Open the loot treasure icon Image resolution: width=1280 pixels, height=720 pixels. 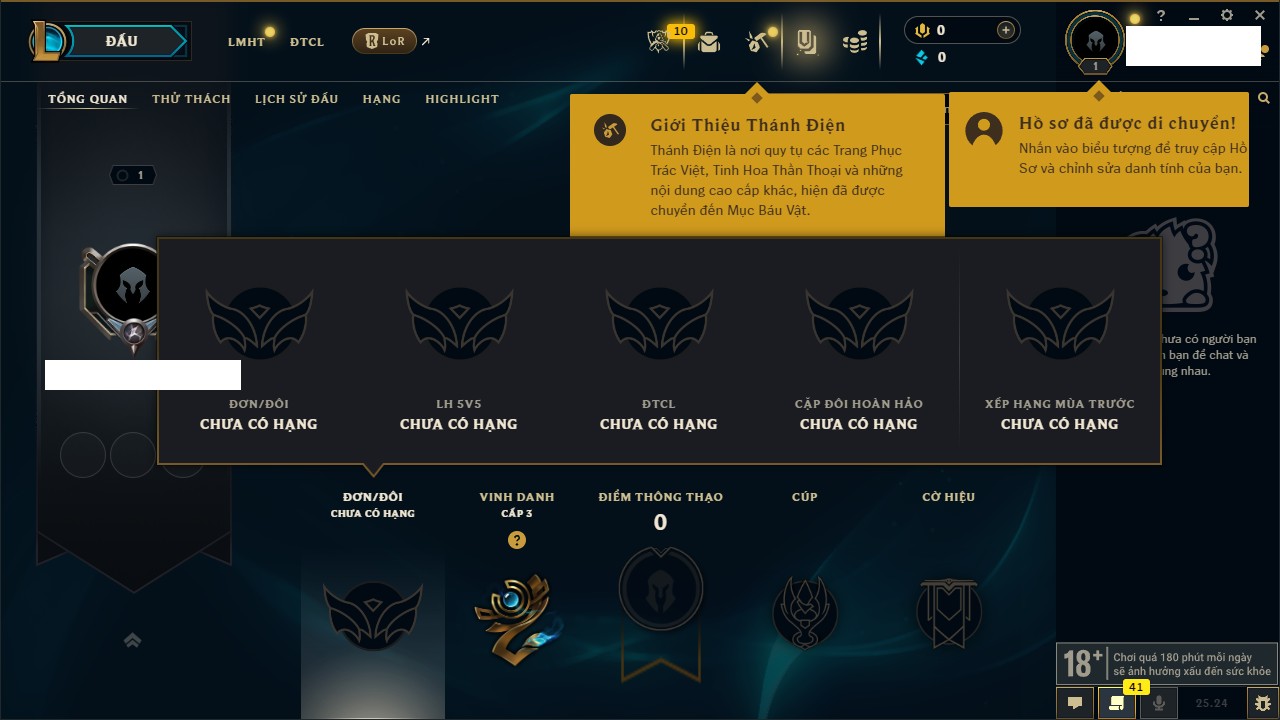(x=806, y=42)
